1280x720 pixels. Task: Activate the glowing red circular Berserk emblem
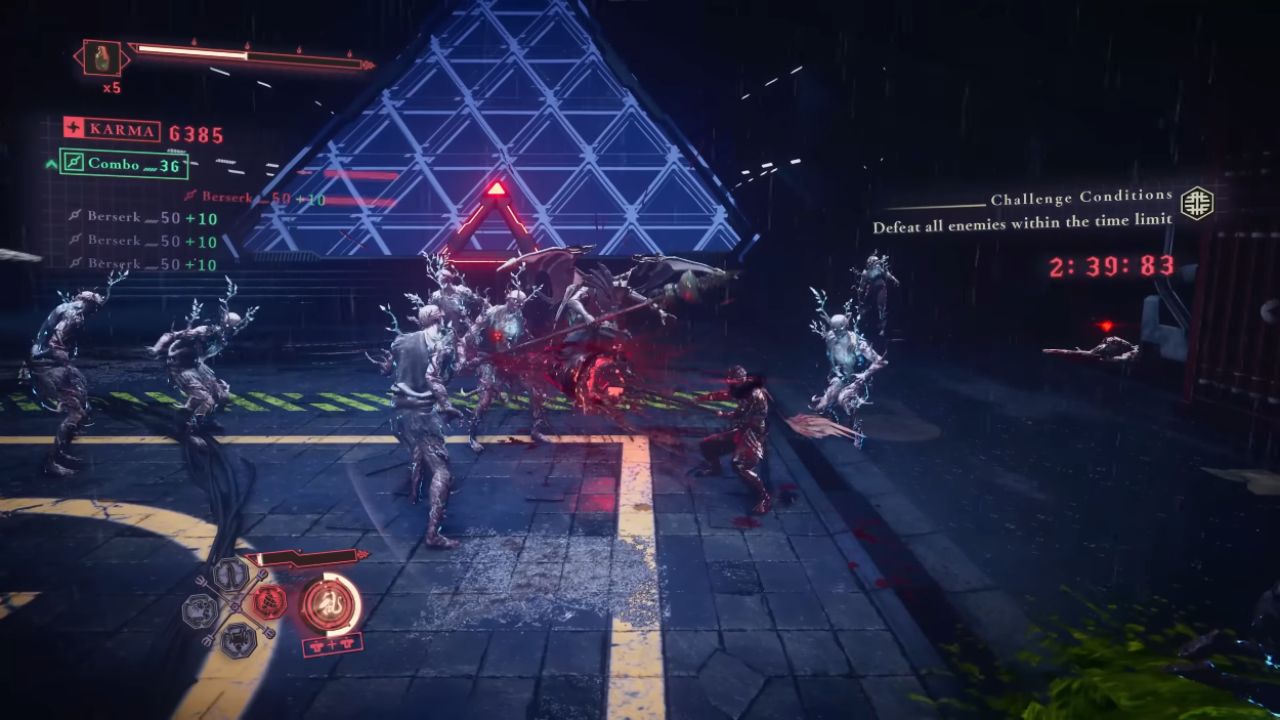coord(329,603)
